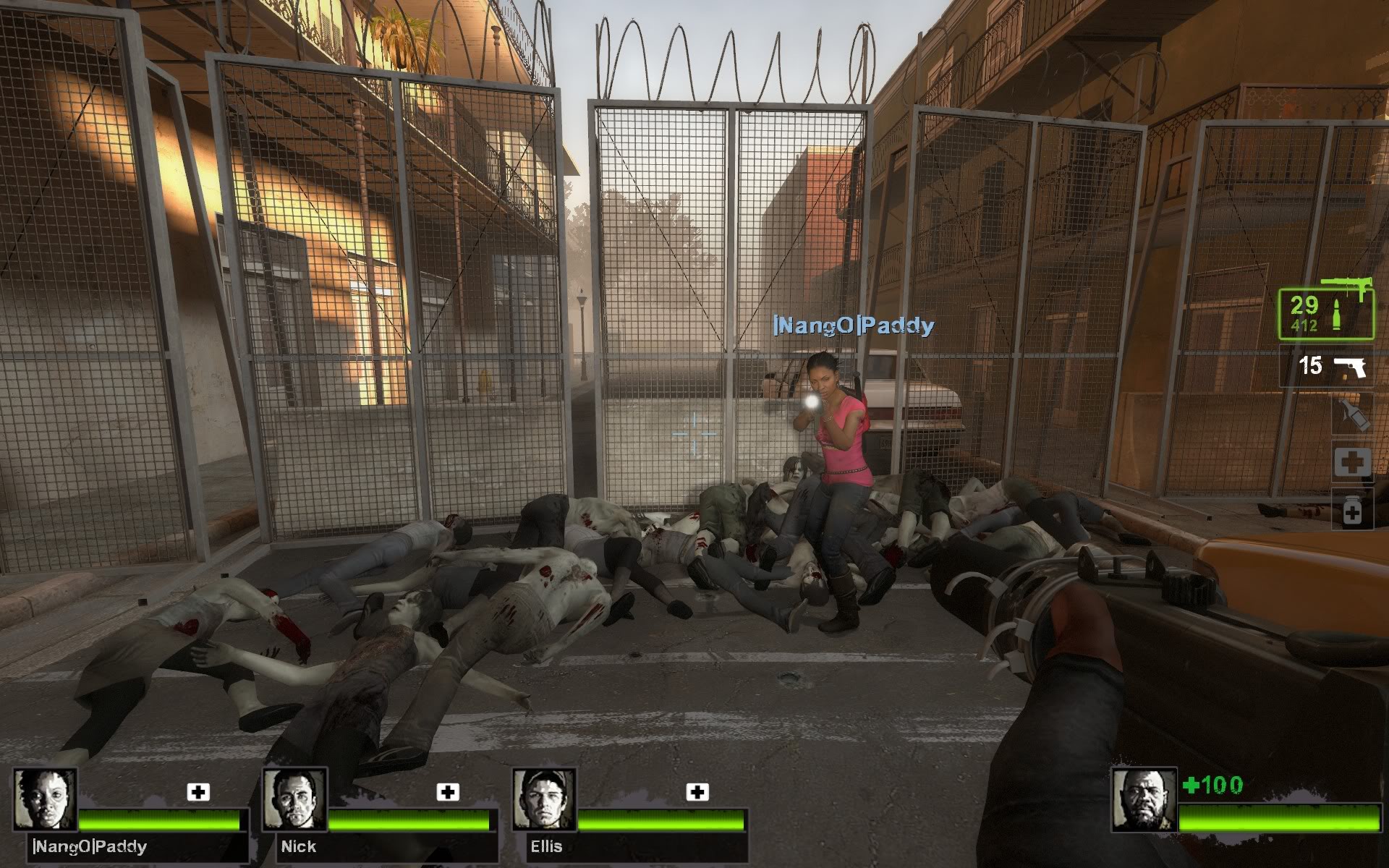The height and width of the screenshot is (868, 1389).
Task: Select the primary submachine gun slot
Action: (x=1325, y=314)
